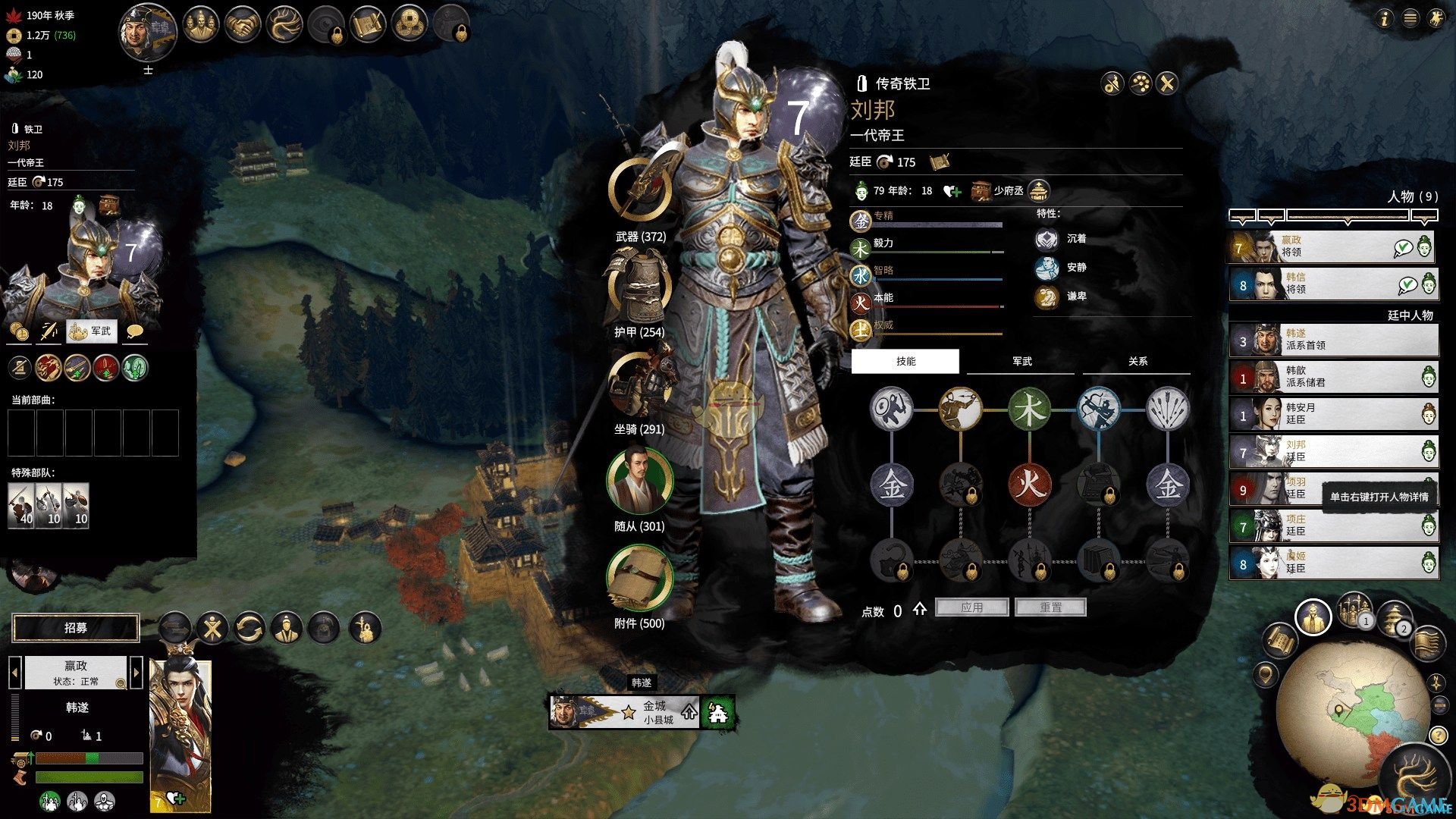Viewport: 1456px width, 819px height.
Task: Select 韩信 in the character list
Action: tap(1332, 284)
